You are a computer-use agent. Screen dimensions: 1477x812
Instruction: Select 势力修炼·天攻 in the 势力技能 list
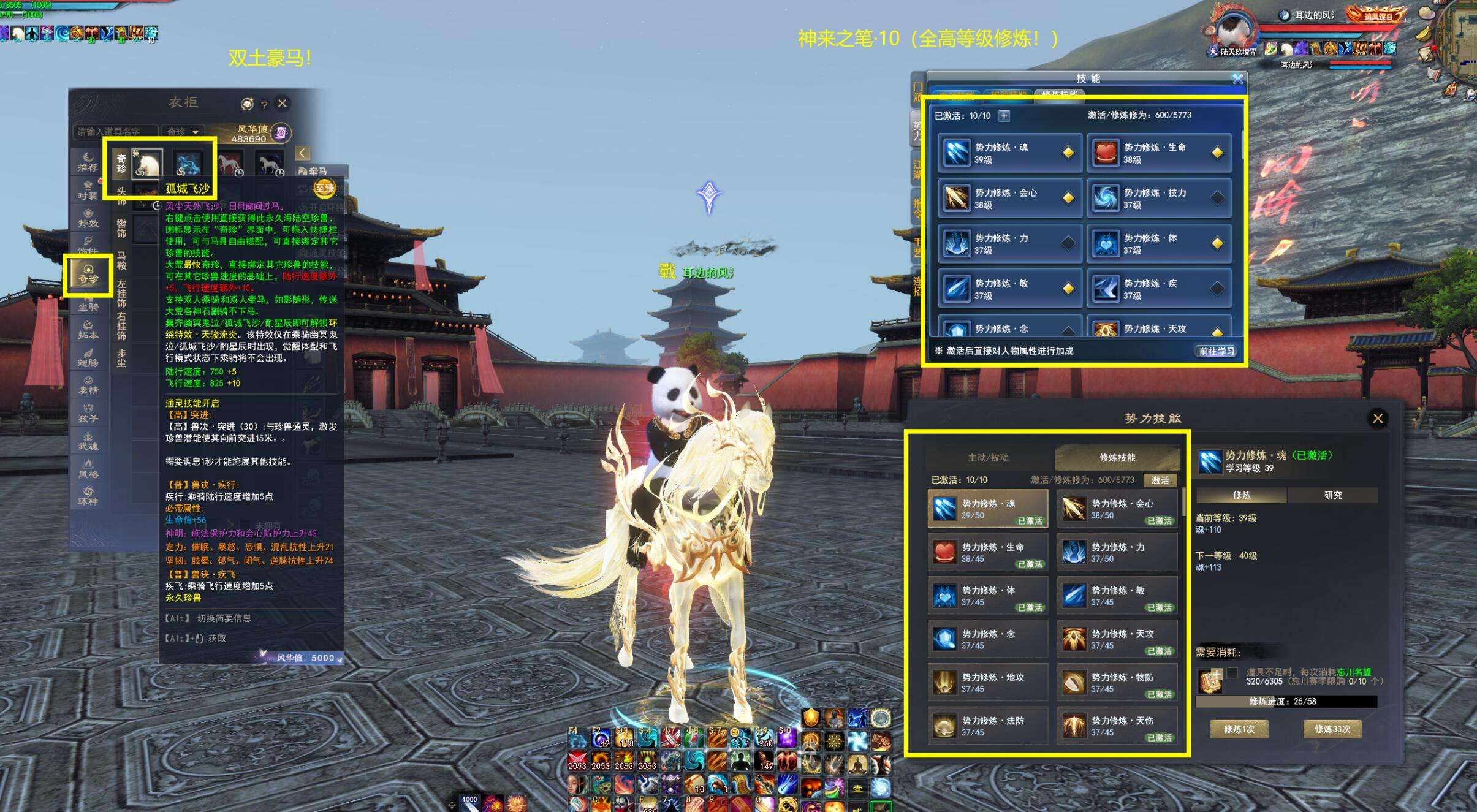point(1117,639)
